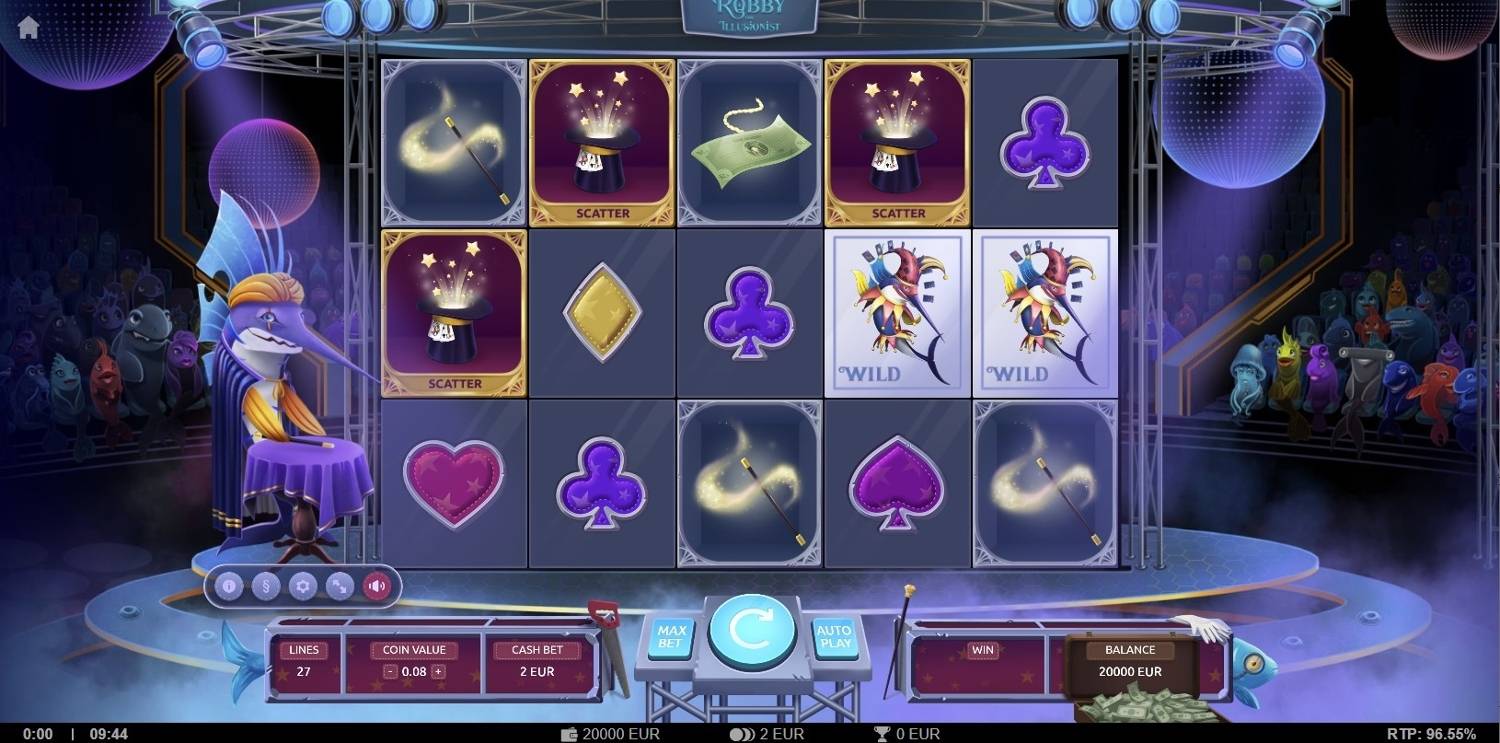Toggle fullscreen with the expand-arrows icon
This screenshot has width=1500, height=743.
coord(339,587)
